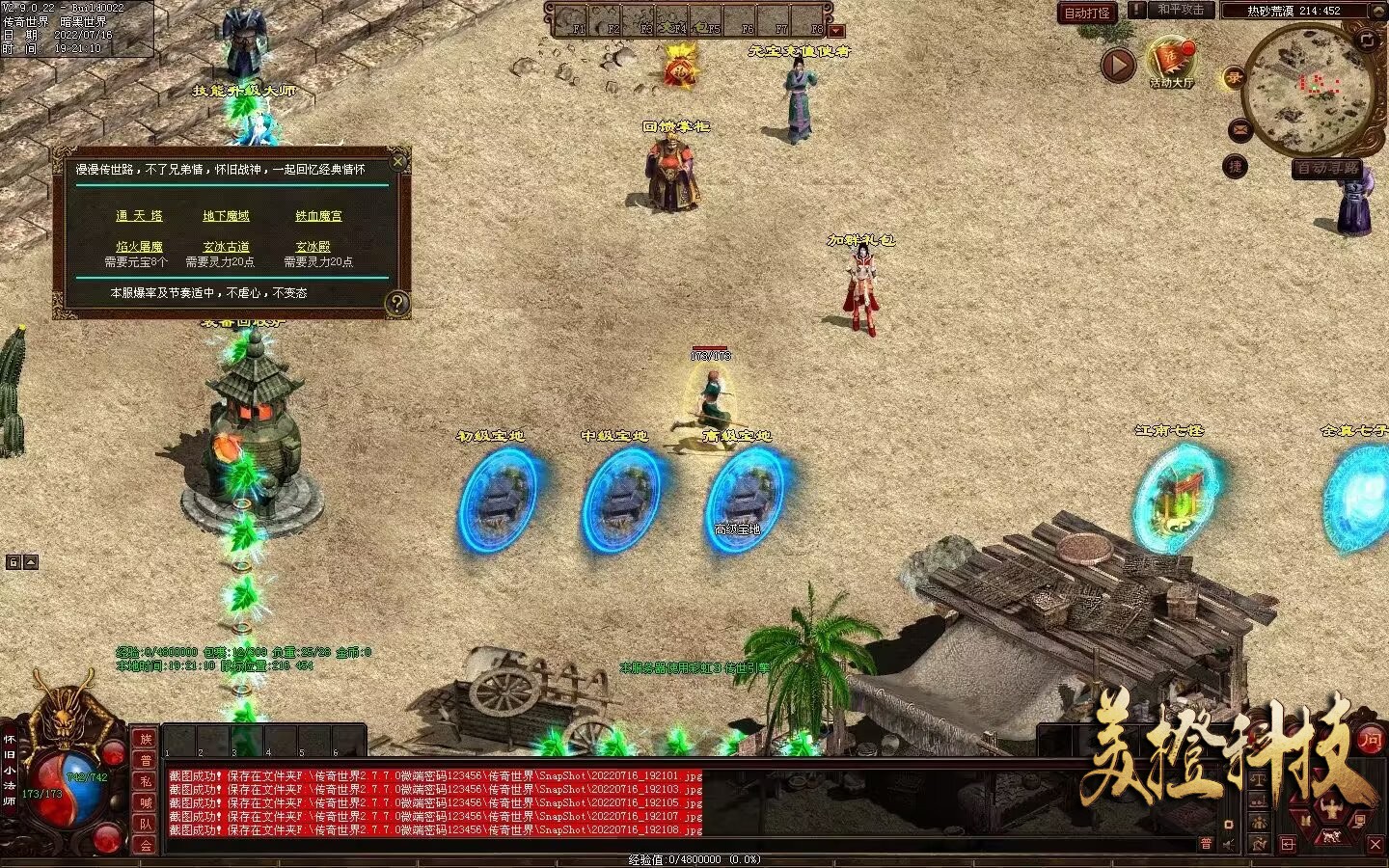
Task: Choose the 地下魔域 teleport option
Action: click(226, 216)
